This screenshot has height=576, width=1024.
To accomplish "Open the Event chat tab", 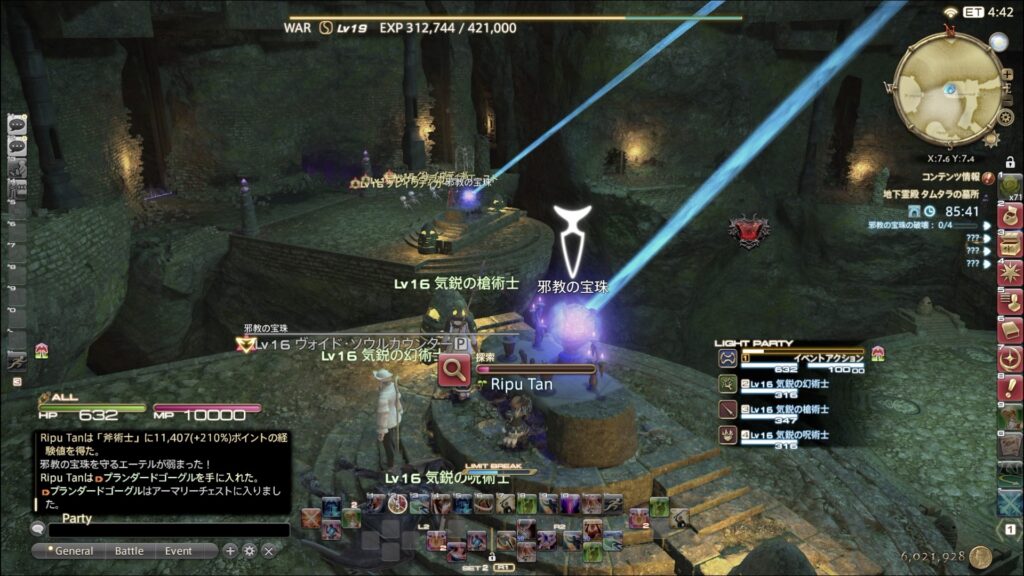I will [179, 551].
